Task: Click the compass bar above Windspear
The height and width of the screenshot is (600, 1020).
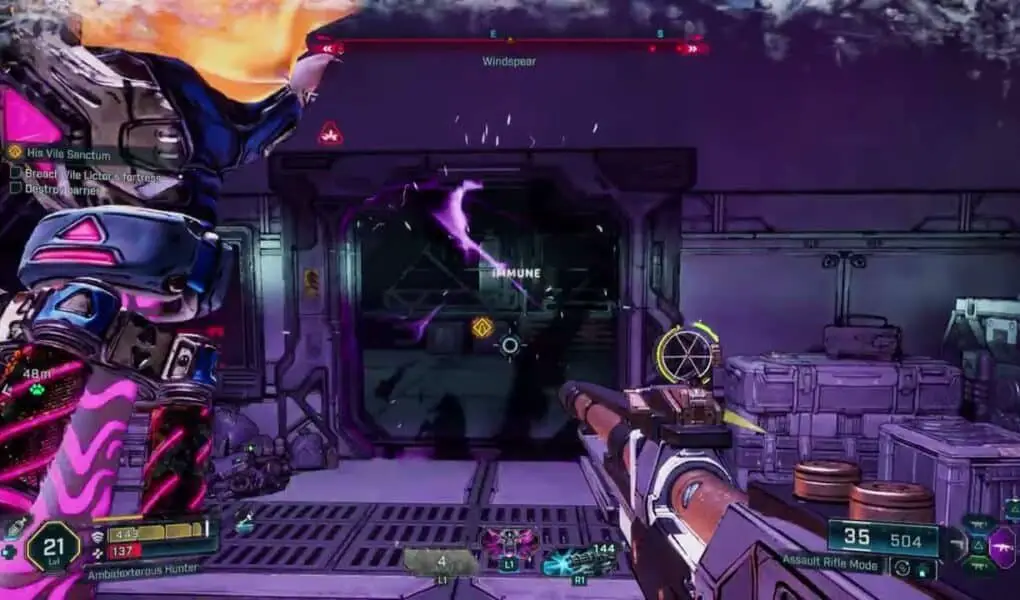Action: tap(508, 45)
